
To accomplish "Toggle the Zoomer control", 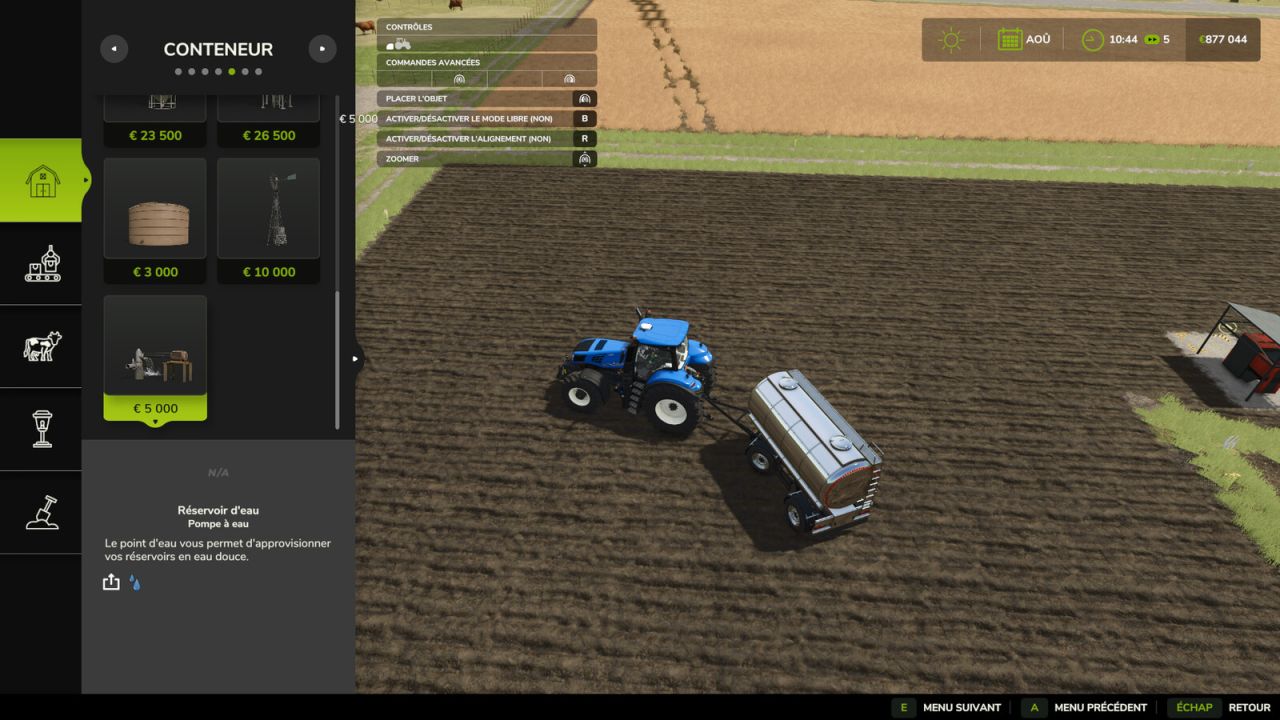I will 485,158.
